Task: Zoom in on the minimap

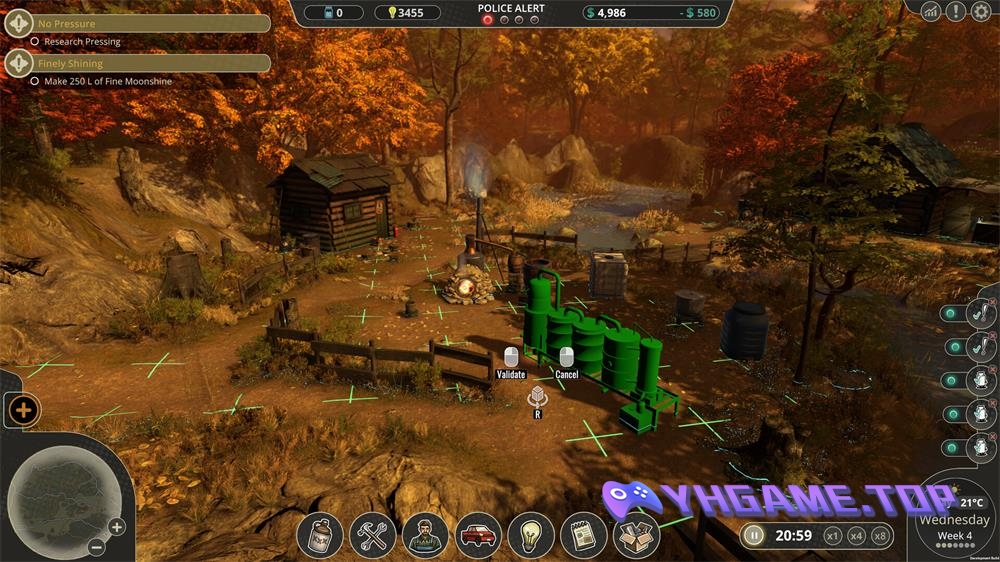Action: point(117,527)
